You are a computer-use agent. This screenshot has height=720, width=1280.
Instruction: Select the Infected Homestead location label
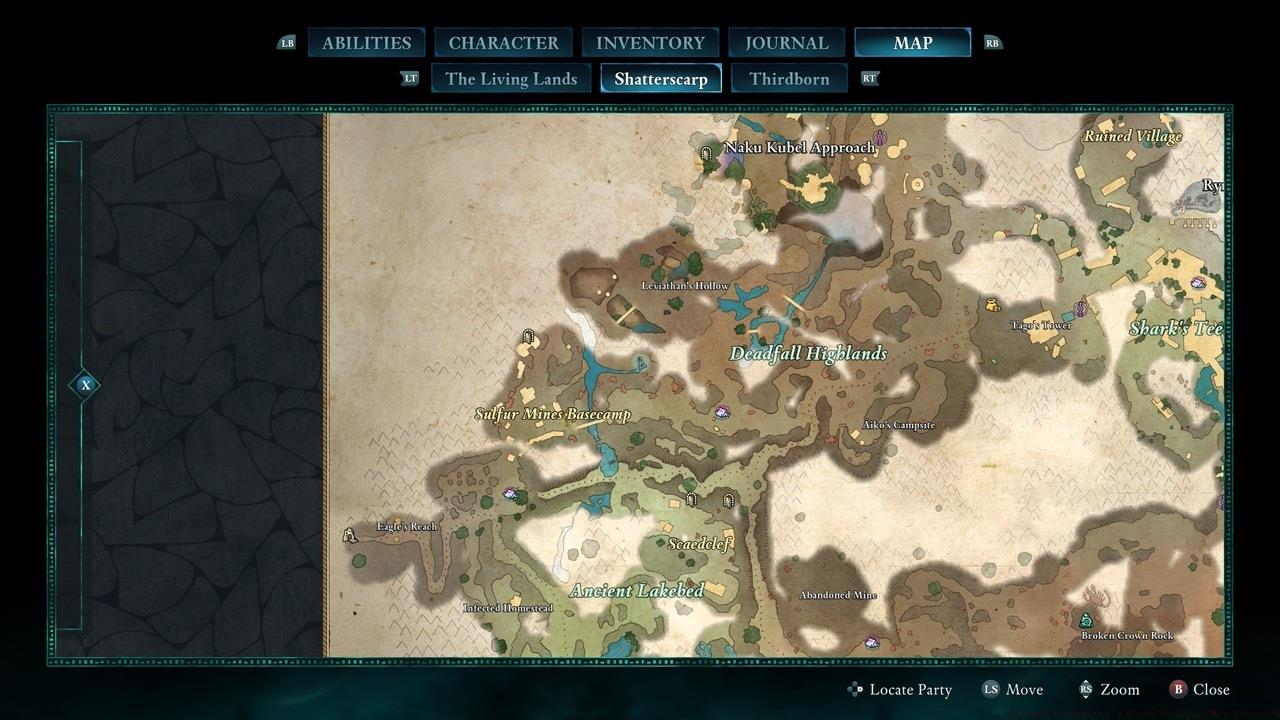508,608
